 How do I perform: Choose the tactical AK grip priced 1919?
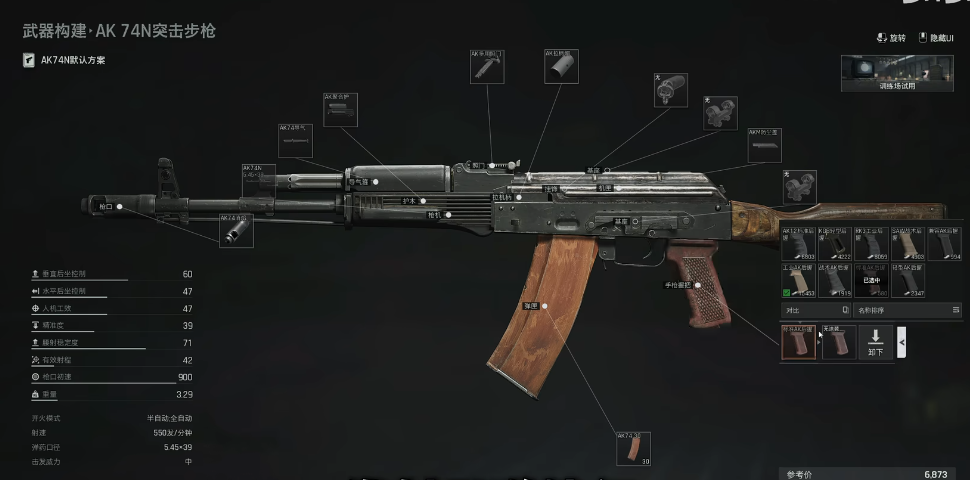[836, 281]
